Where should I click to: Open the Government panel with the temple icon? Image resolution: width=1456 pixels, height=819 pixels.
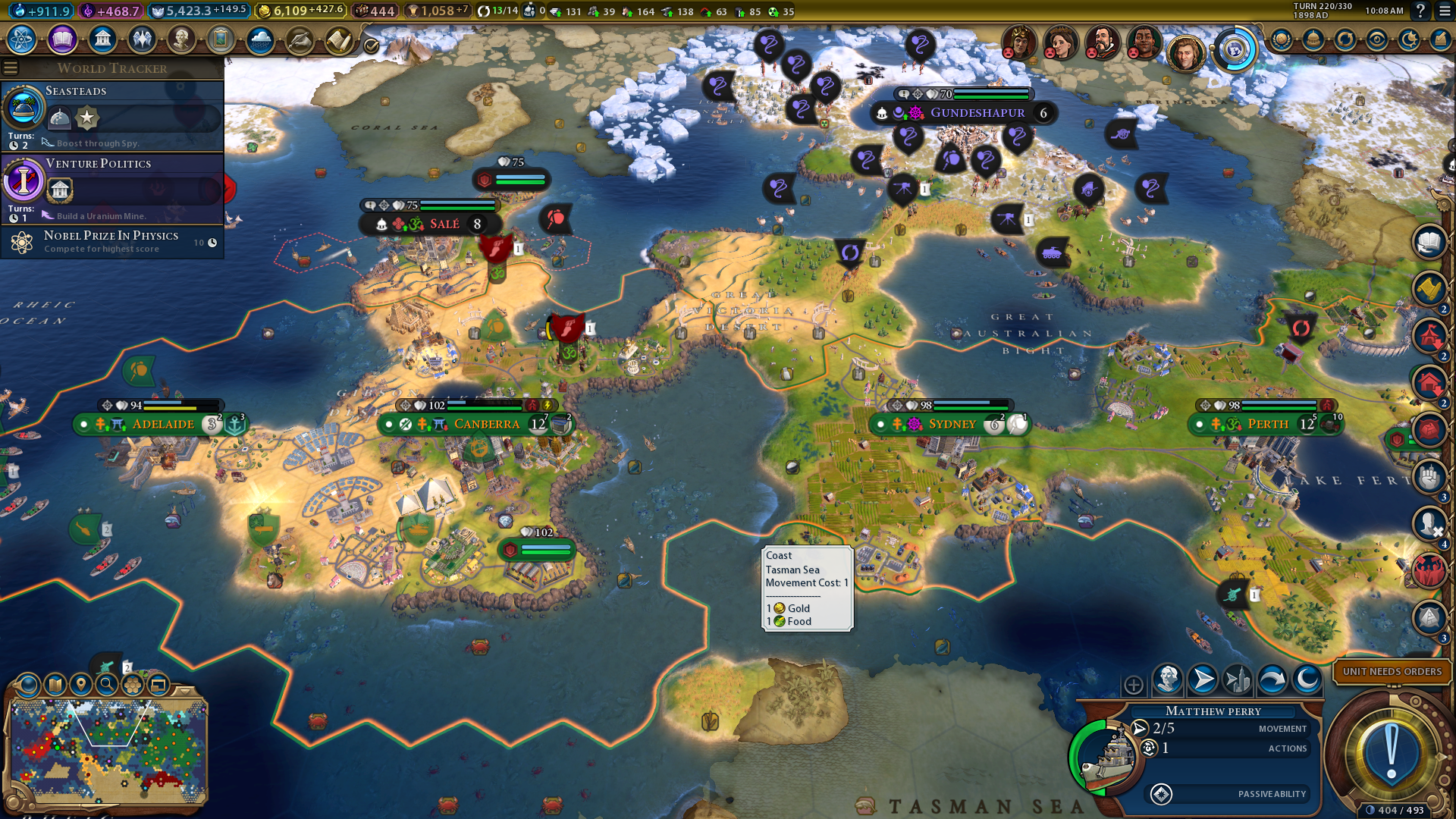point(102,39)
